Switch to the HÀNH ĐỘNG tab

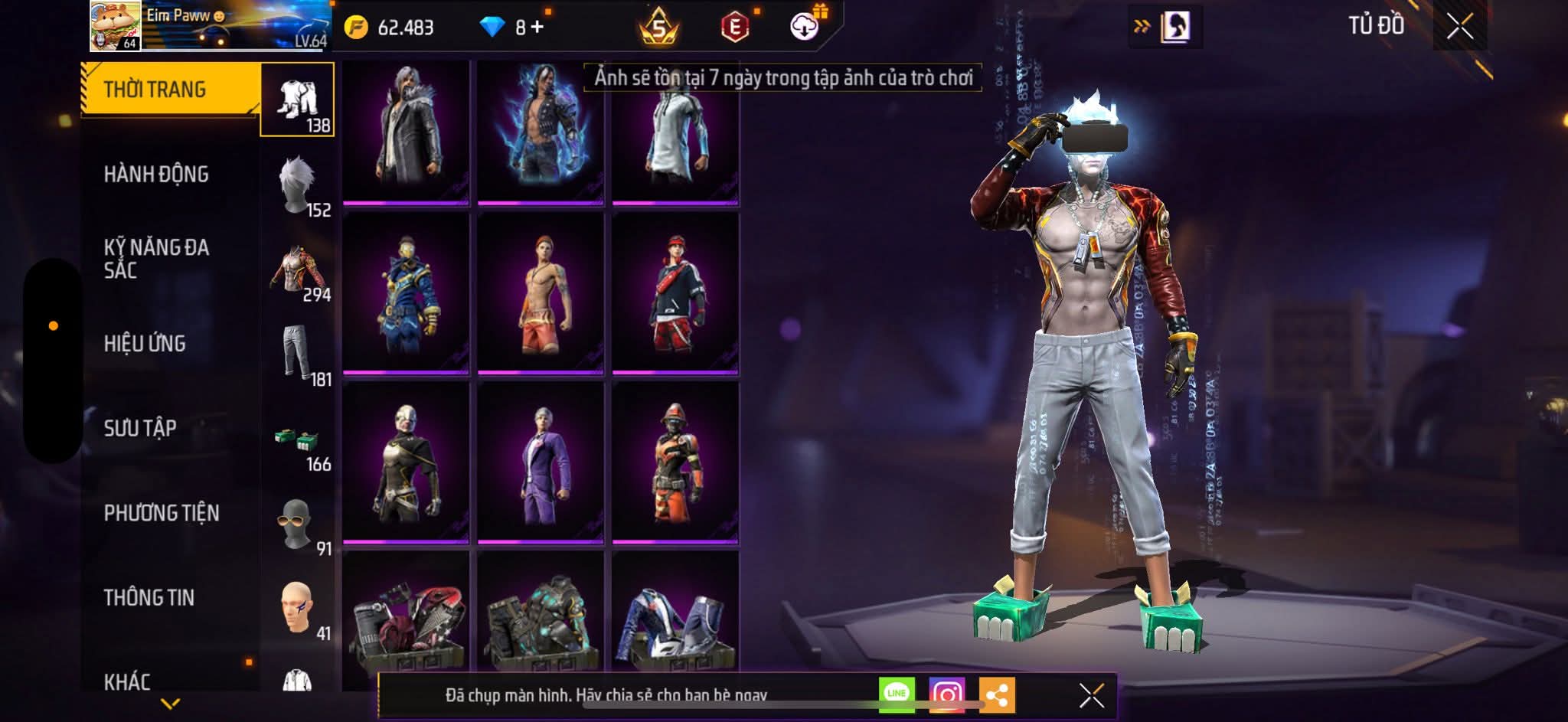click(156, 175)
